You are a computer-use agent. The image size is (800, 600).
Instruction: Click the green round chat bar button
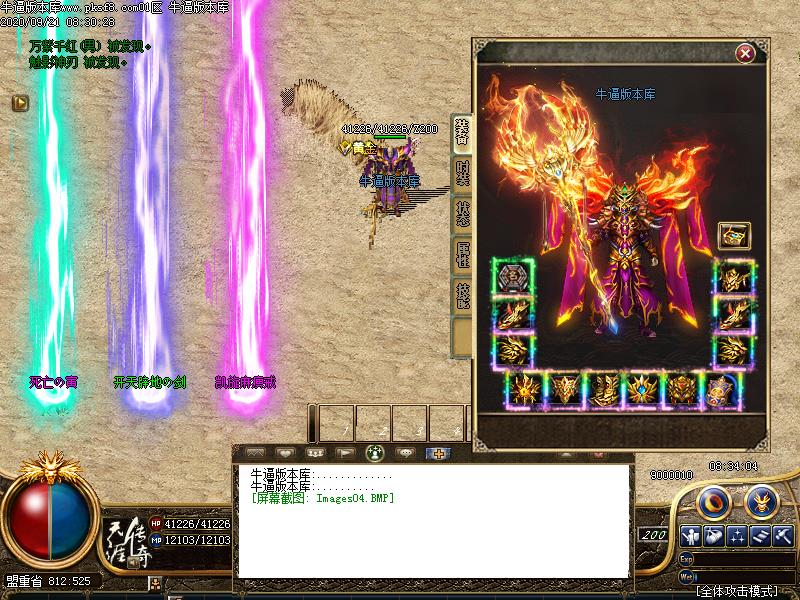point(376,453)
